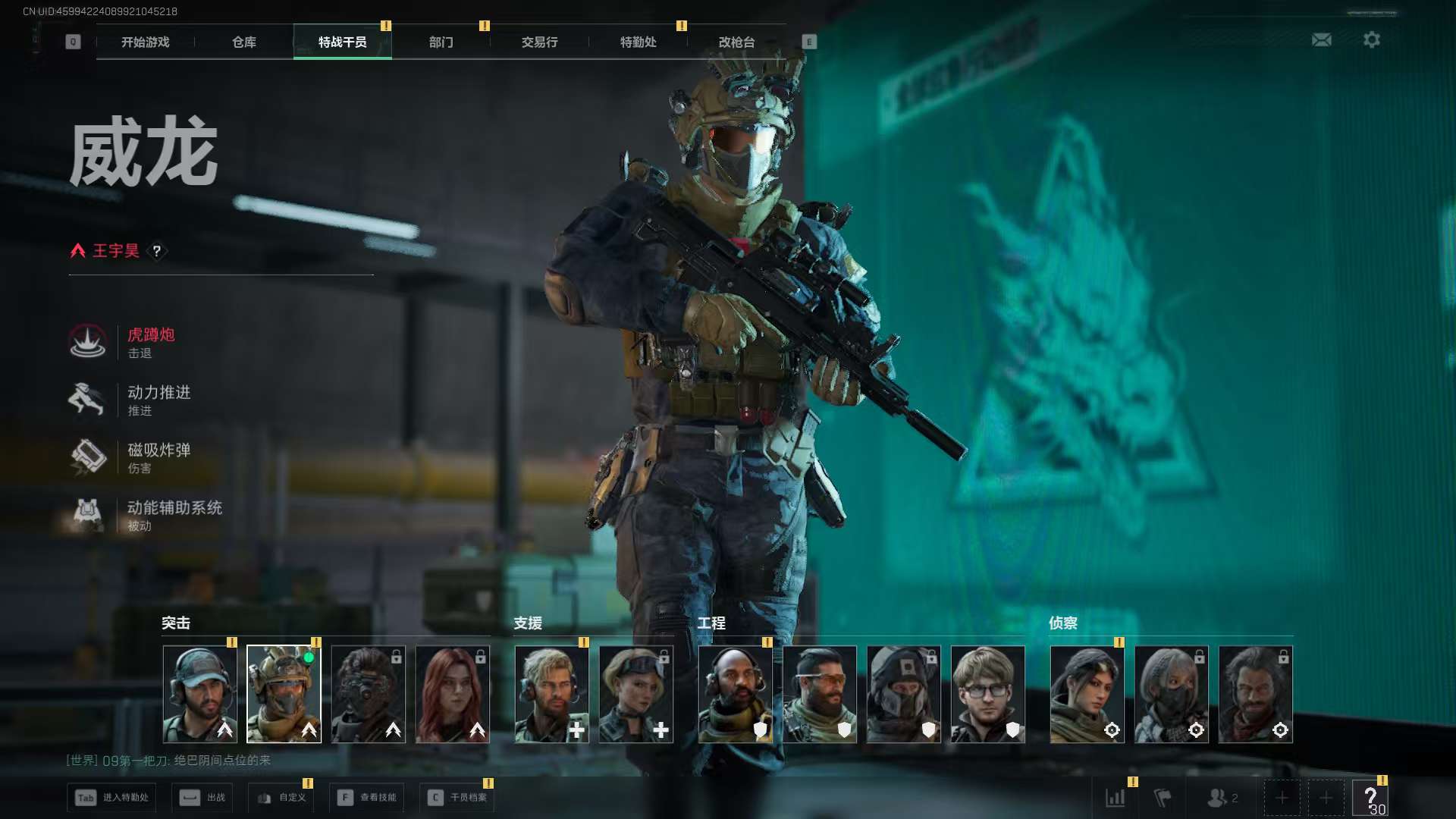Screen dimensions: 1456x819
Task: Open the 干员档案 button
Action: coord(457,798)
